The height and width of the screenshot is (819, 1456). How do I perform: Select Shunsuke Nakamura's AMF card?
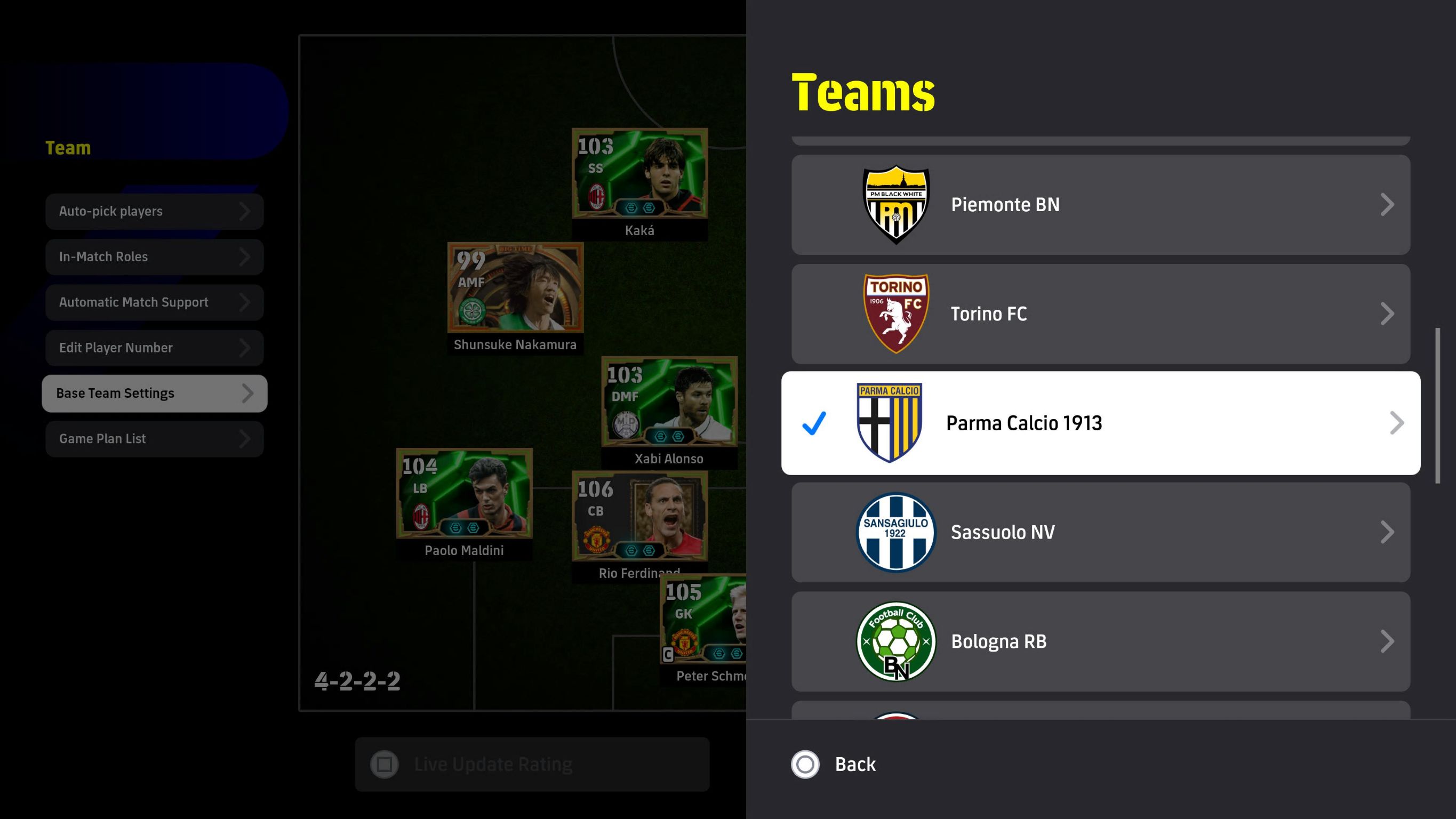pos(515,288)
